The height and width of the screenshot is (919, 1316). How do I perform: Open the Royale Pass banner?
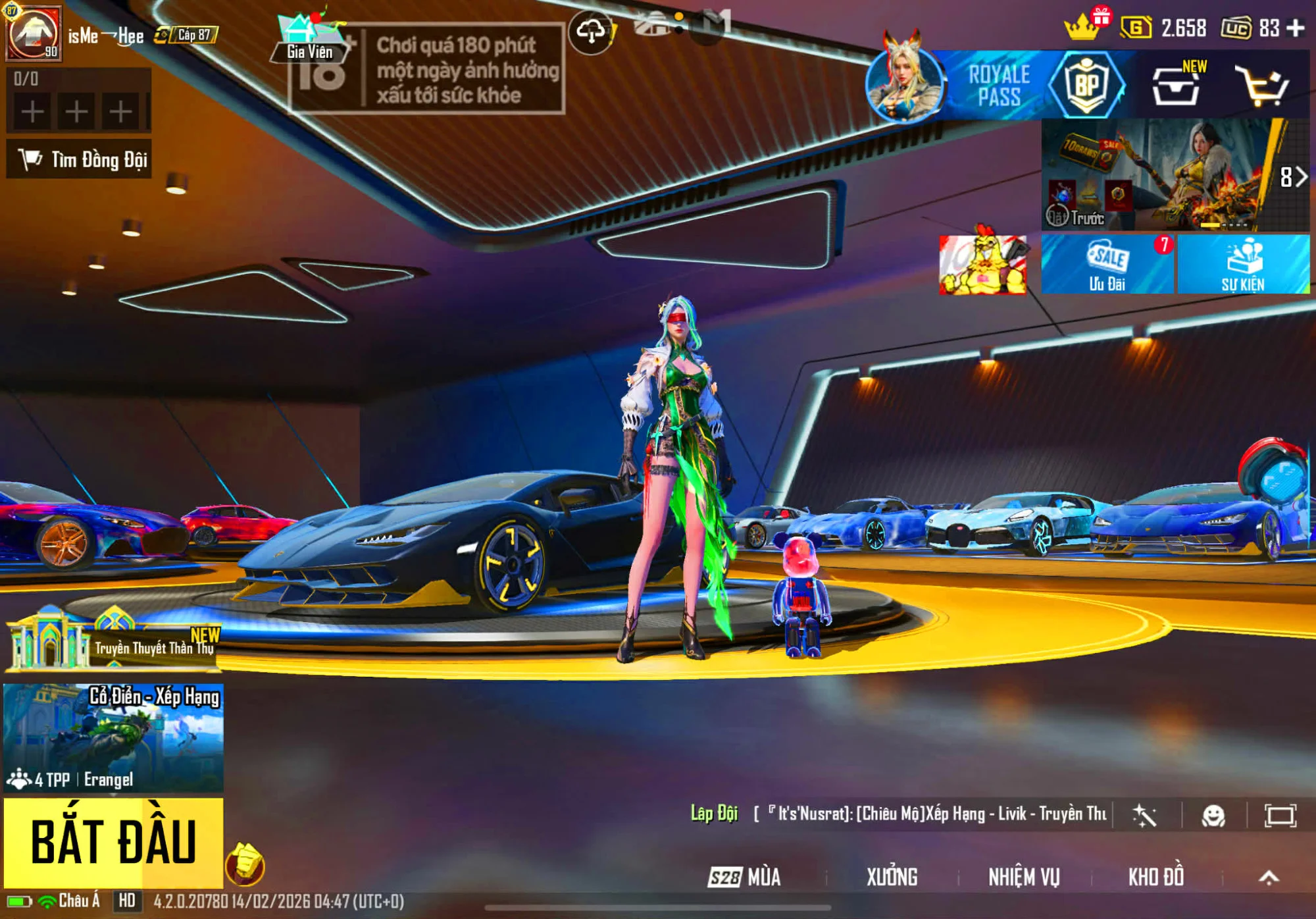1000,86
